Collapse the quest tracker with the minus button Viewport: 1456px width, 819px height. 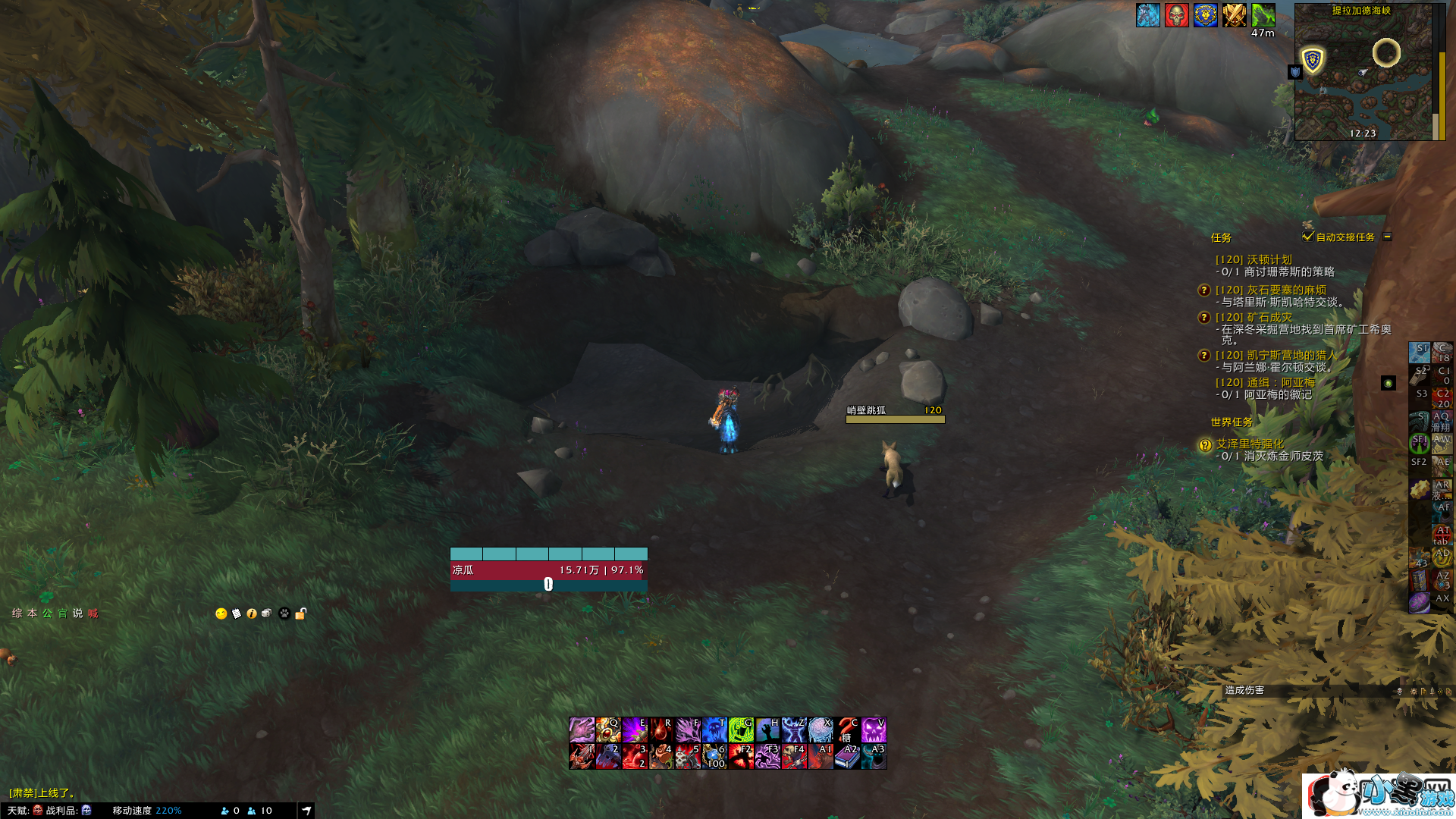tap(1387, 237)
